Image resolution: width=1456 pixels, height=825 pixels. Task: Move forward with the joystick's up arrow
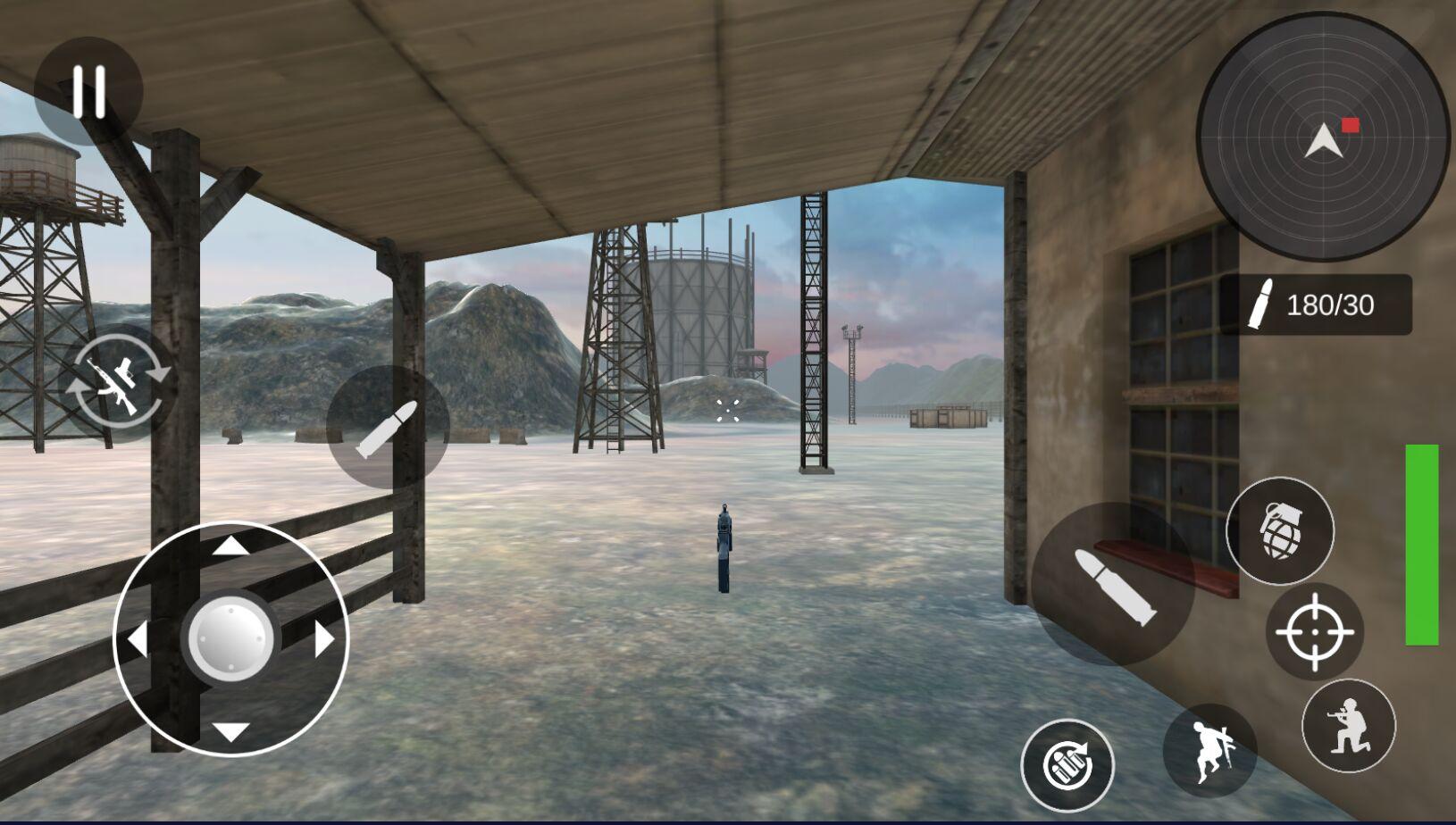[230, 545]
